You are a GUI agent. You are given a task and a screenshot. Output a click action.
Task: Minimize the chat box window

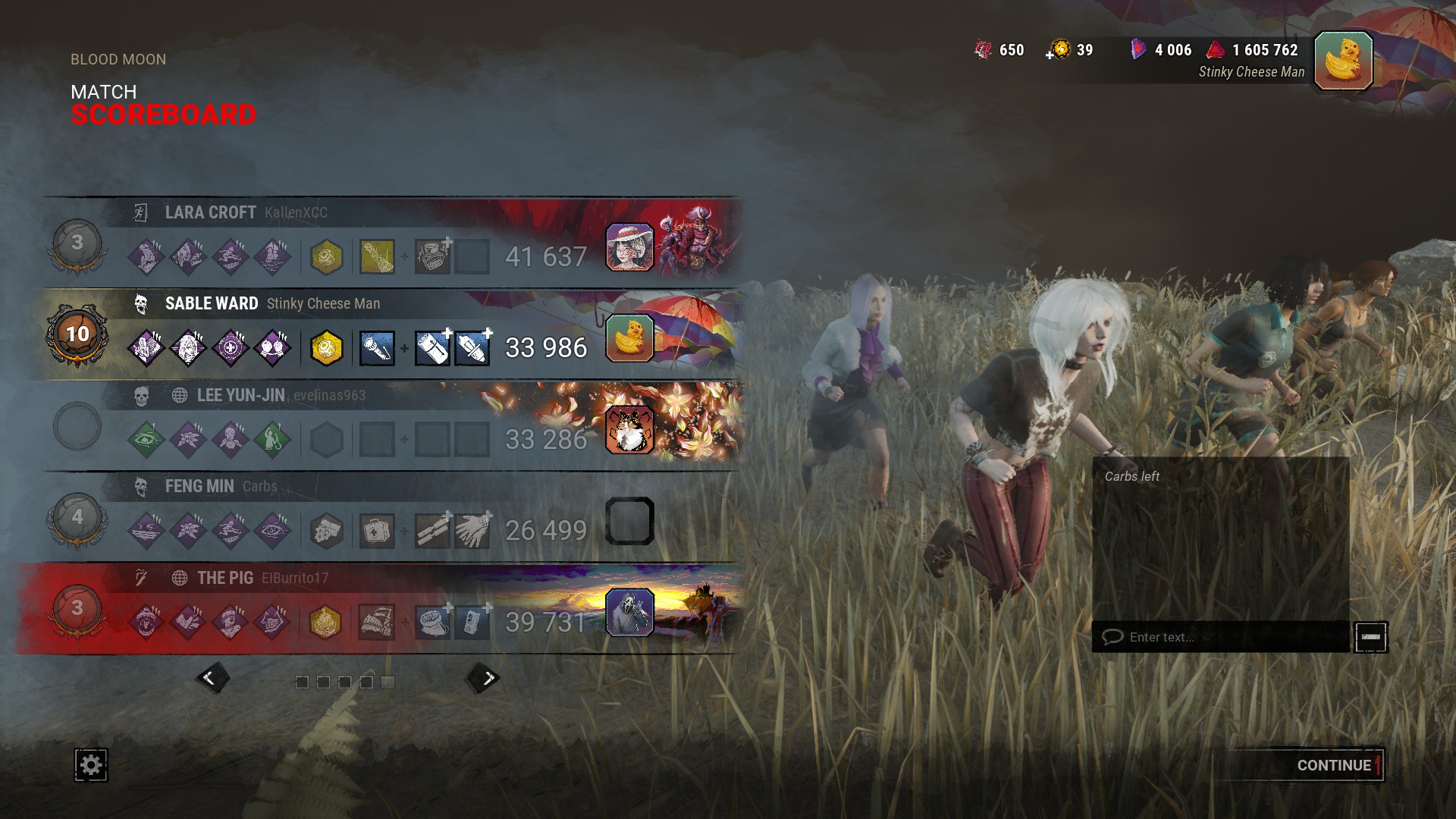1370,637
